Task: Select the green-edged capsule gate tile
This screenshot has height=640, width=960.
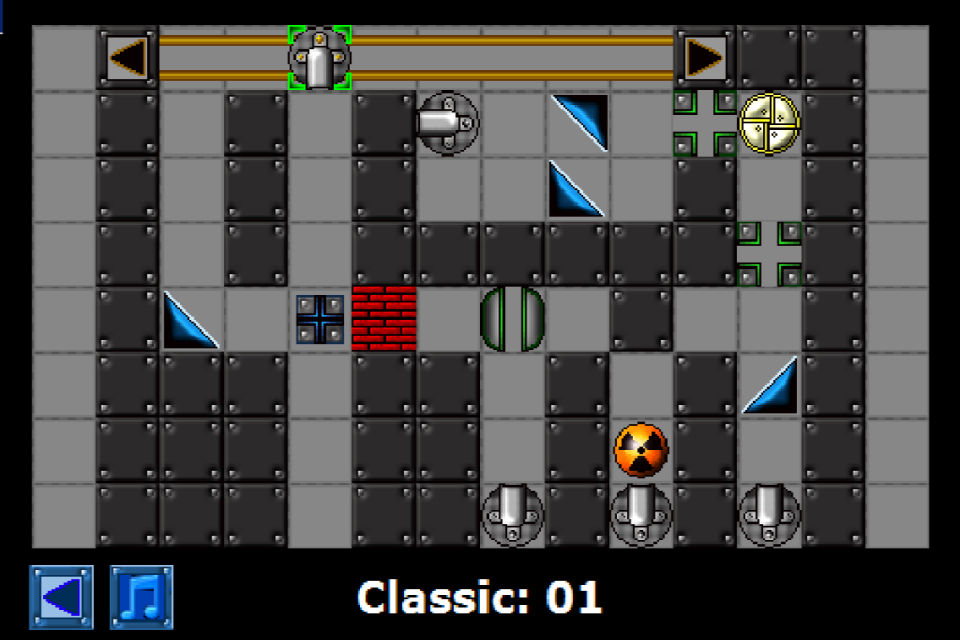Action: 513,318
